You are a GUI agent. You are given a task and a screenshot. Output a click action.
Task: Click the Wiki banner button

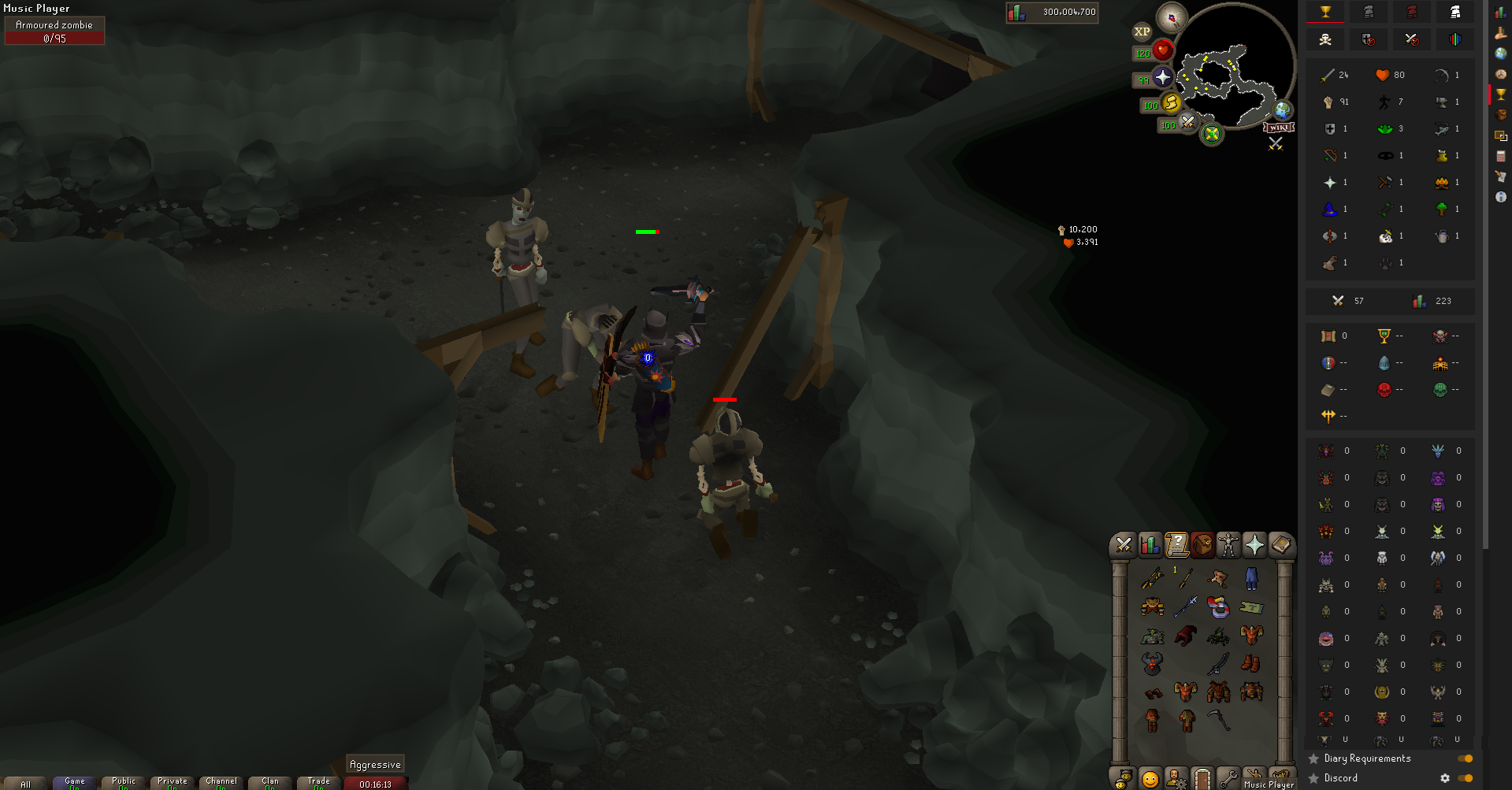[x=1279, y=128]
